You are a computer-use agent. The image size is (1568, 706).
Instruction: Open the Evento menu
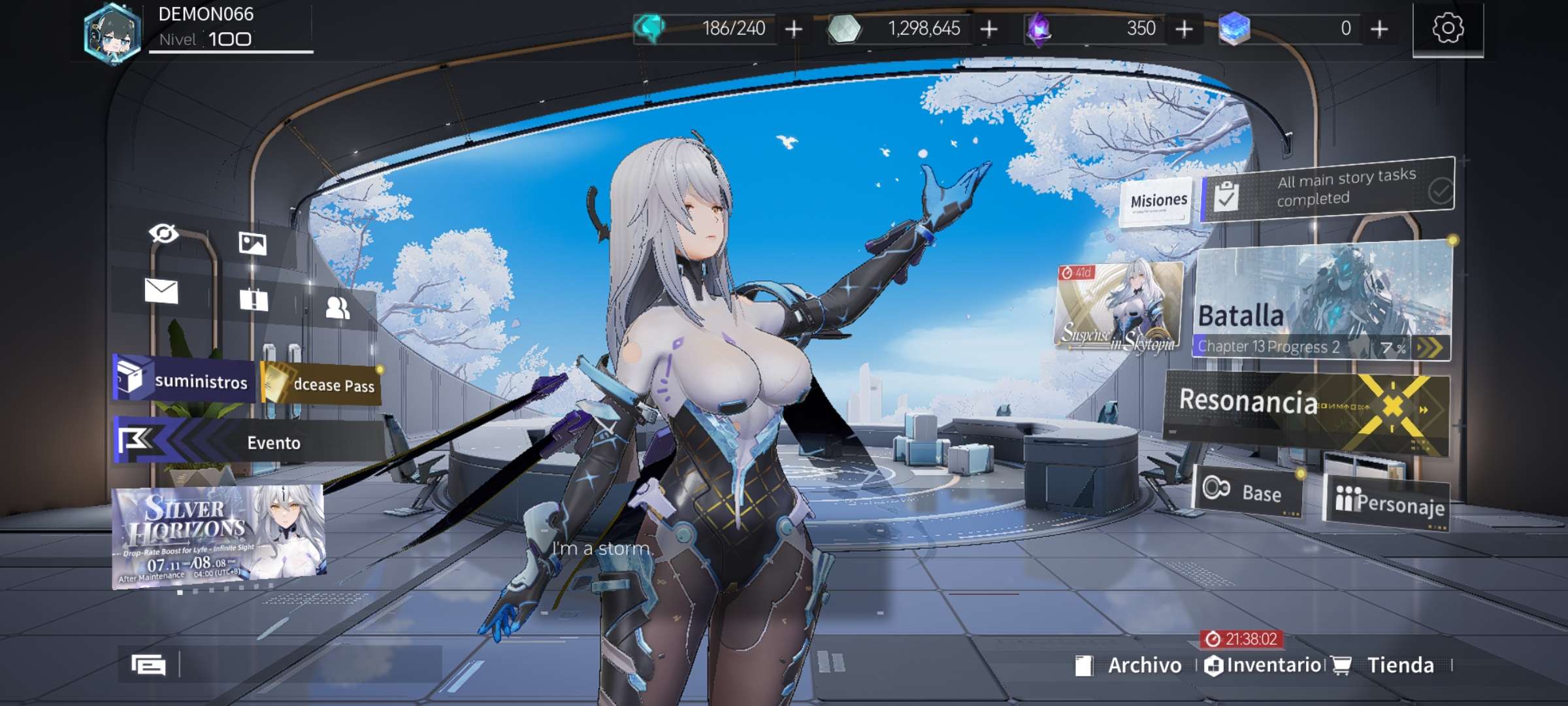248,443
